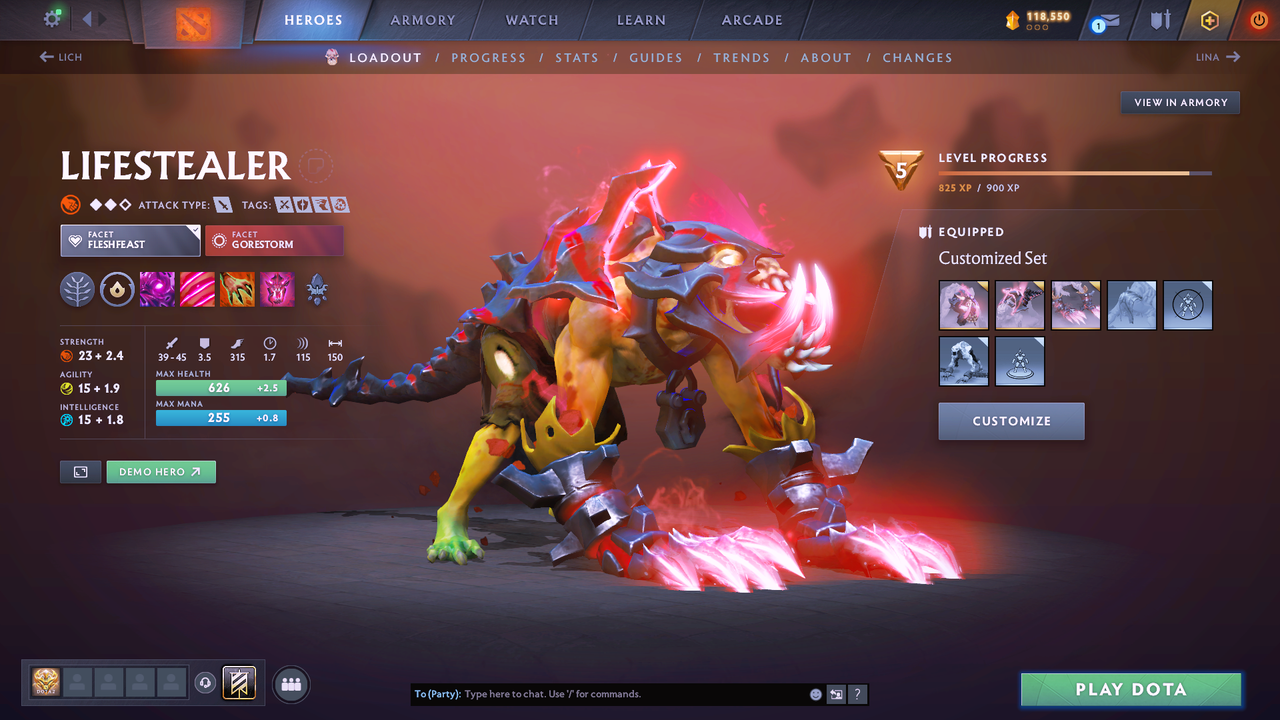Click VIEW IN ARMORY
The height and width of the screenshot is (720, 1280).
[1179, 102]
